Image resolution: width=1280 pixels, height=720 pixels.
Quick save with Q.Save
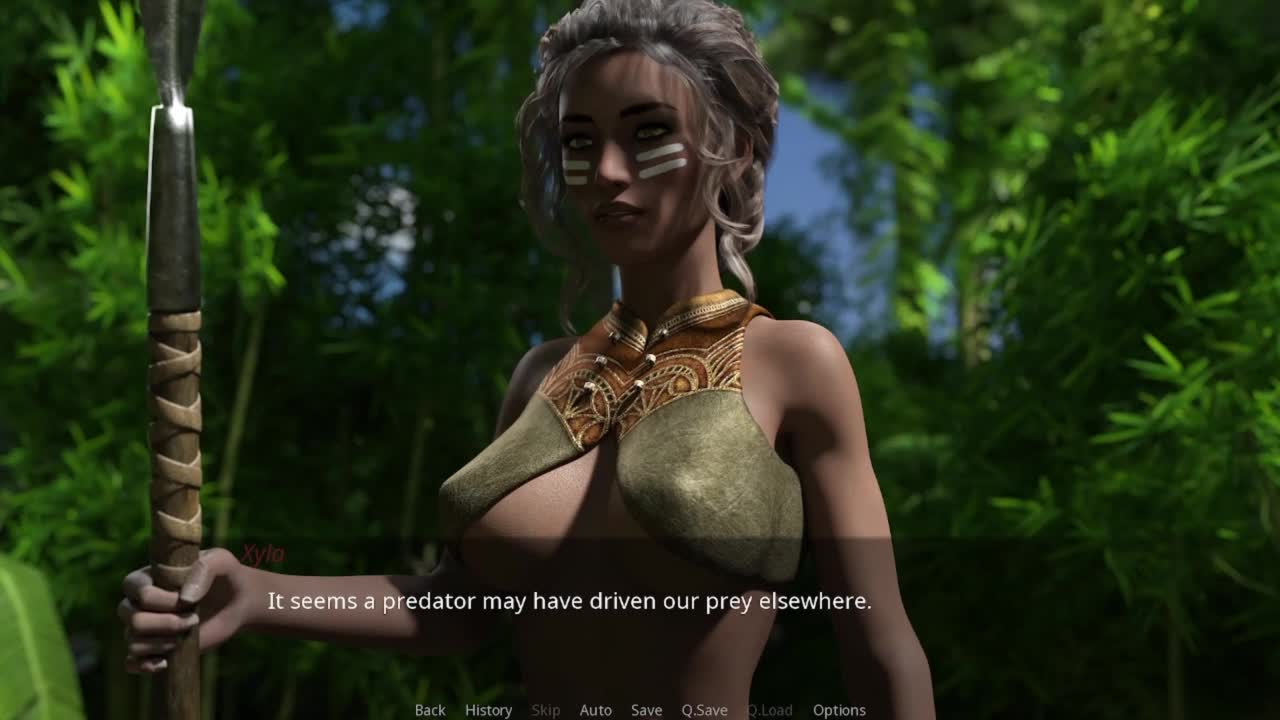tap(704, 710)
